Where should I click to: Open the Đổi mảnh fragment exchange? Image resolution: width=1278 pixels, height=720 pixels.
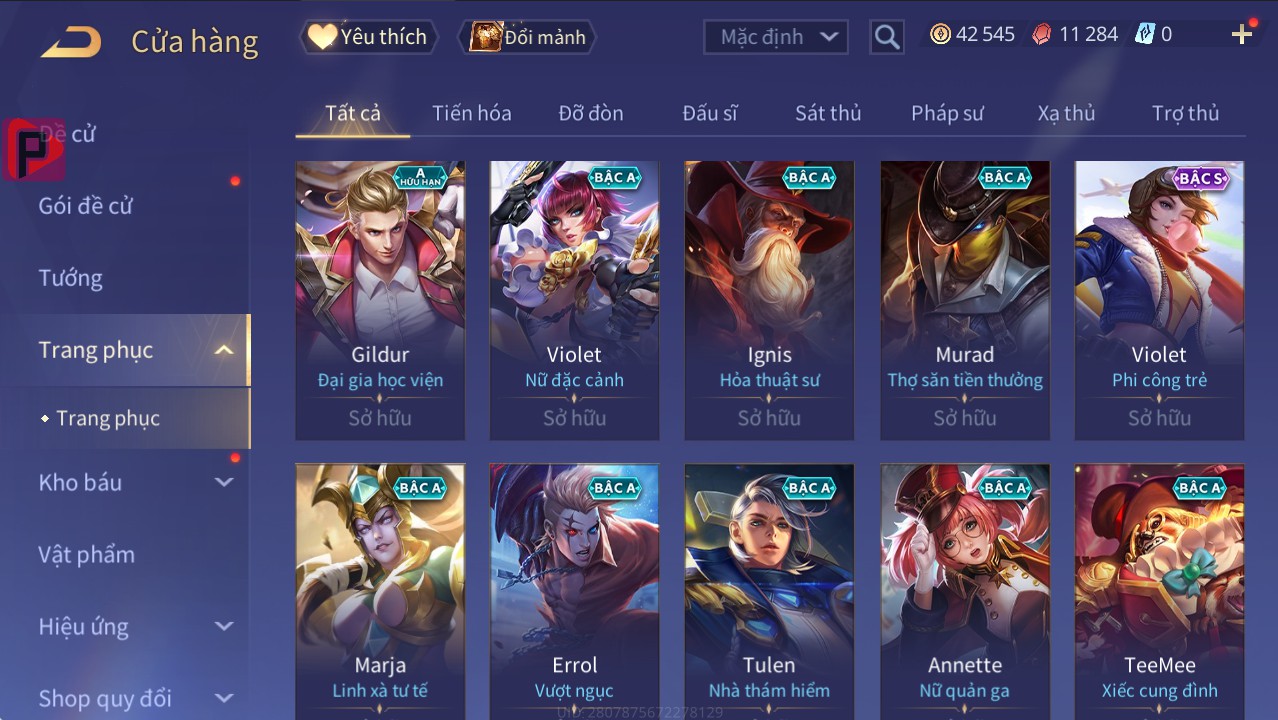[528, 37]
